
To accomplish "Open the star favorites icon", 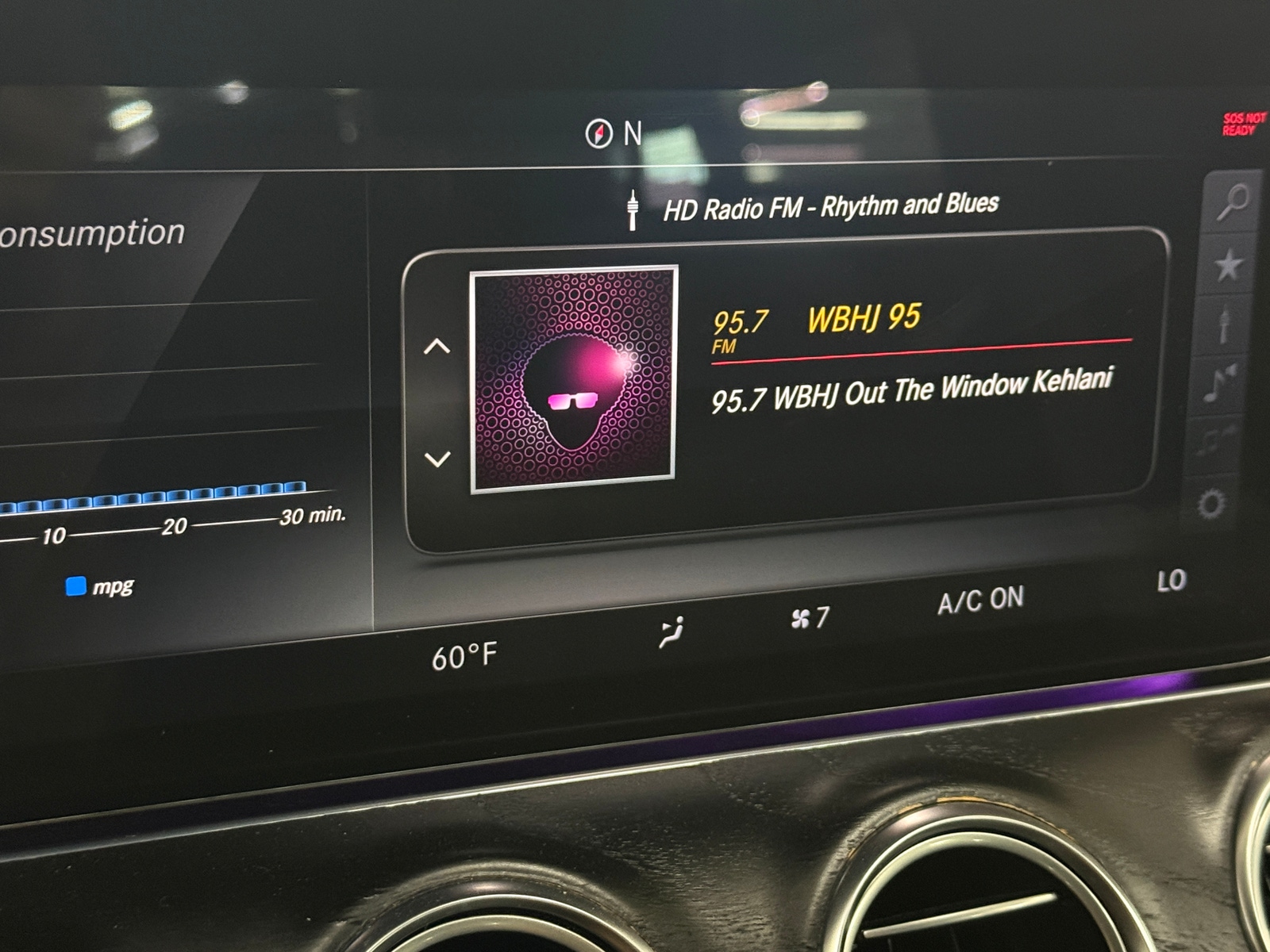I will coord(1229,265).
